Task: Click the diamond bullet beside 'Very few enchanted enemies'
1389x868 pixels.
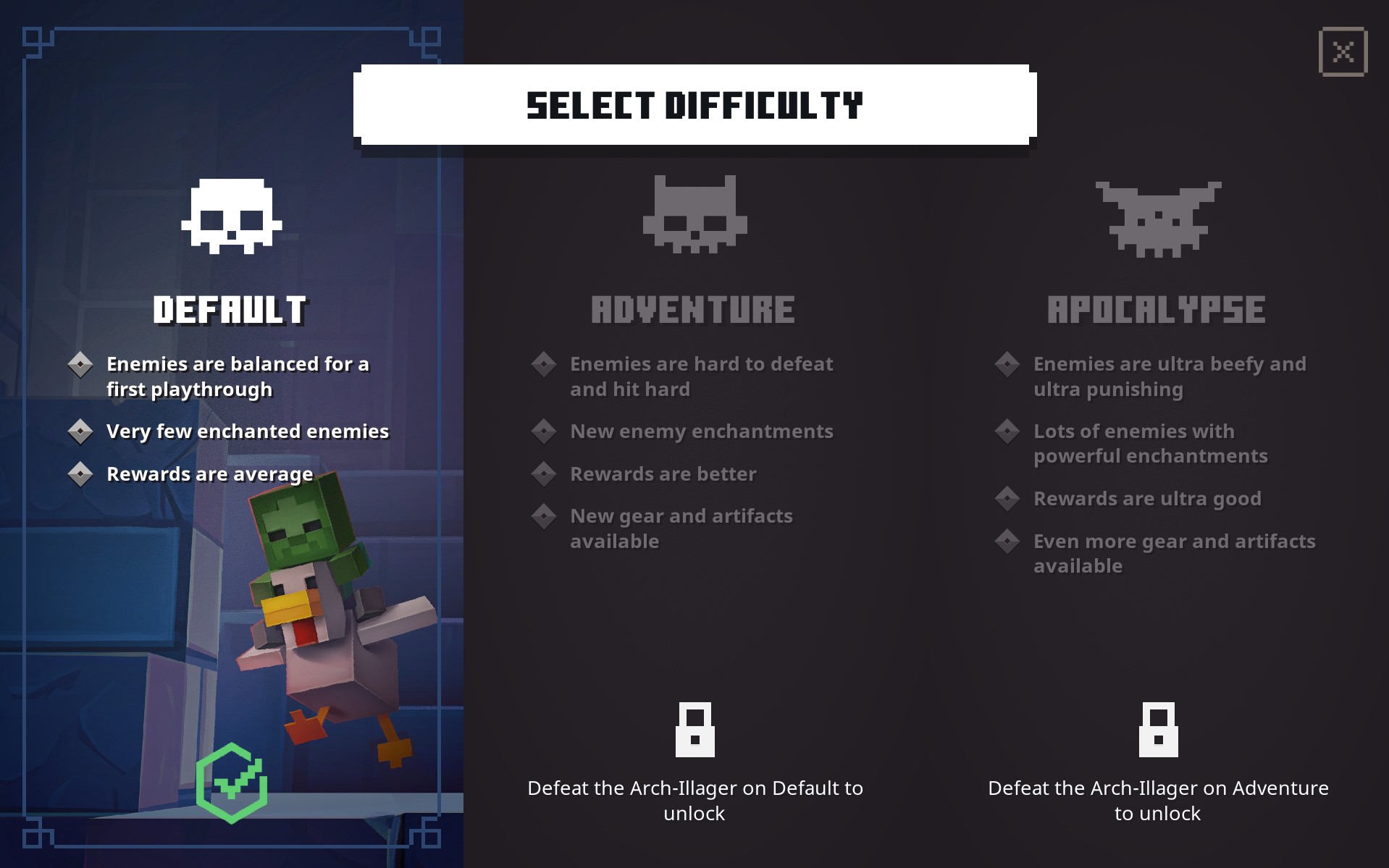Action: [81, 431]
